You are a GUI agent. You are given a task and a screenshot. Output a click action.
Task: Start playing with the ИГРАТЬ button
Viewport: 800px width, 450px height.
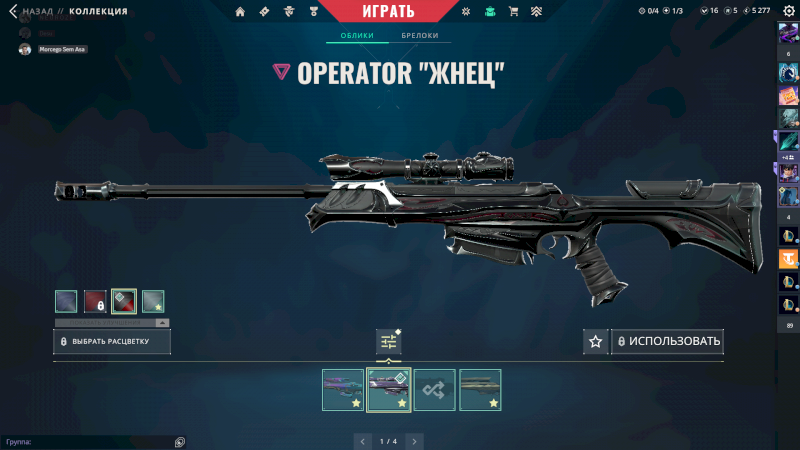click(x=384, y=11)
